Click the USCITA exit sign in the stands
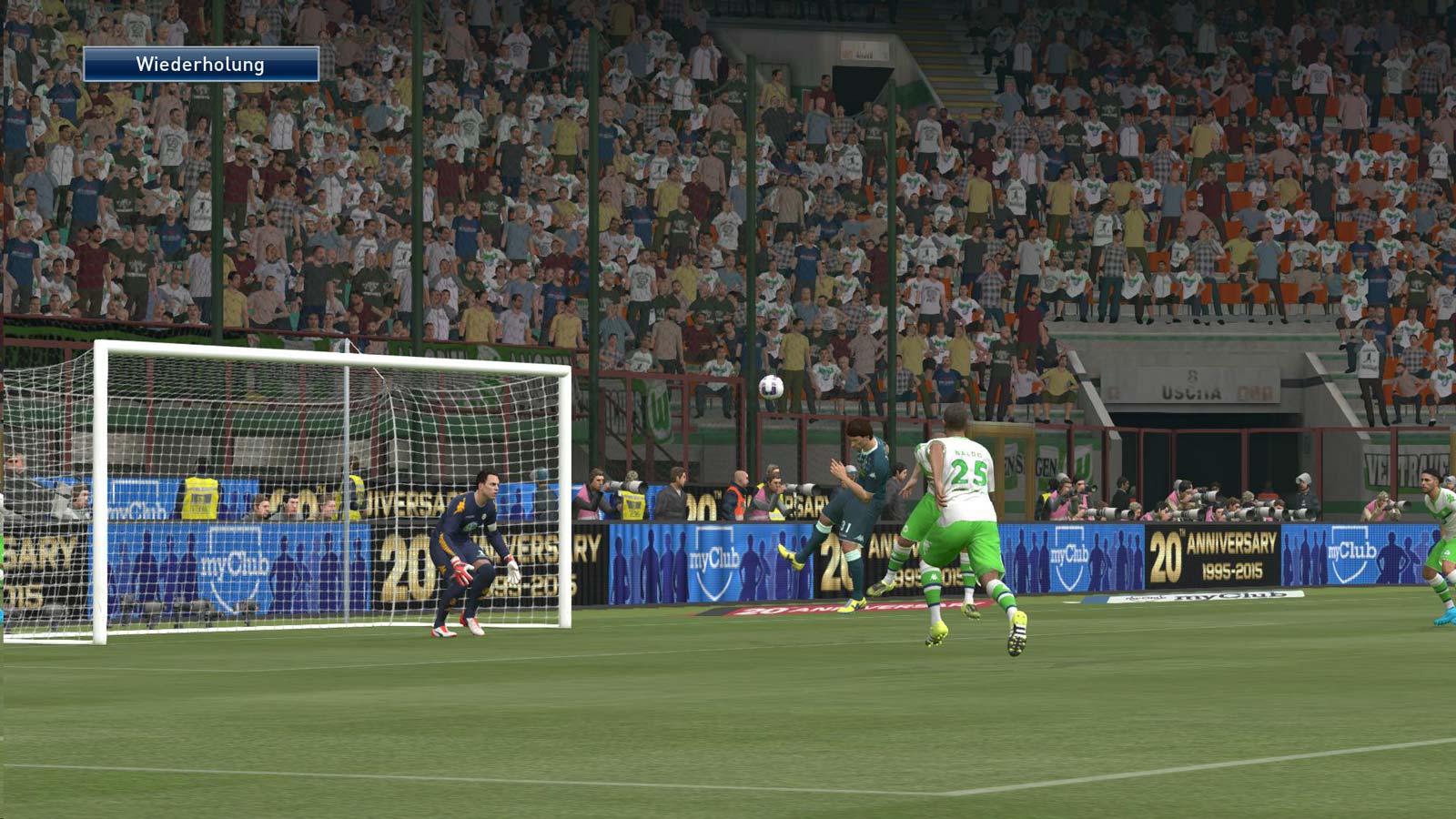The height and width of the screenshot is (819, 1456). tap(1192, 391)
